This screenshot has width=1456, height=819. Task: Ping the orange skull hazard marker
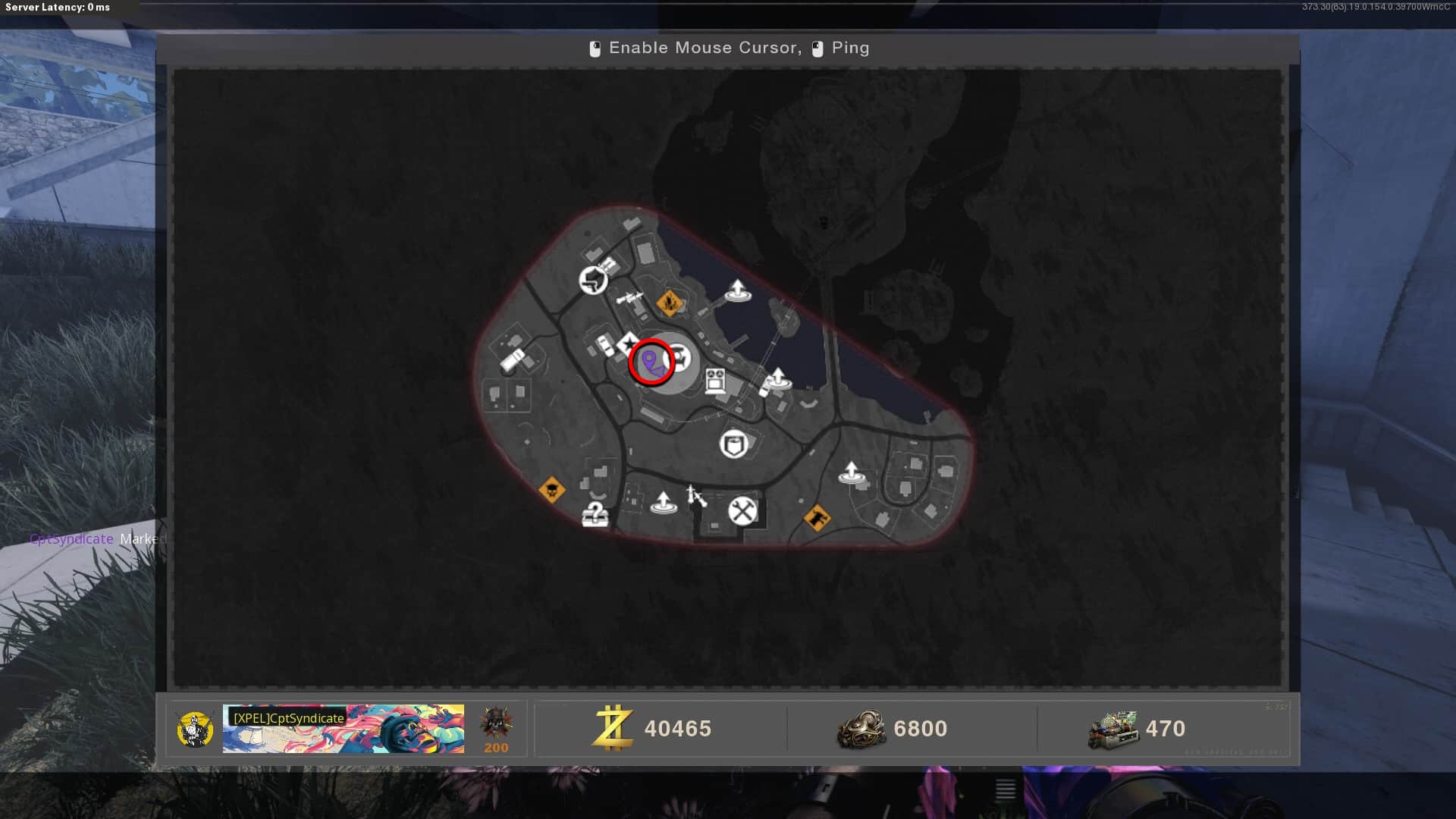tap(551, 490)
